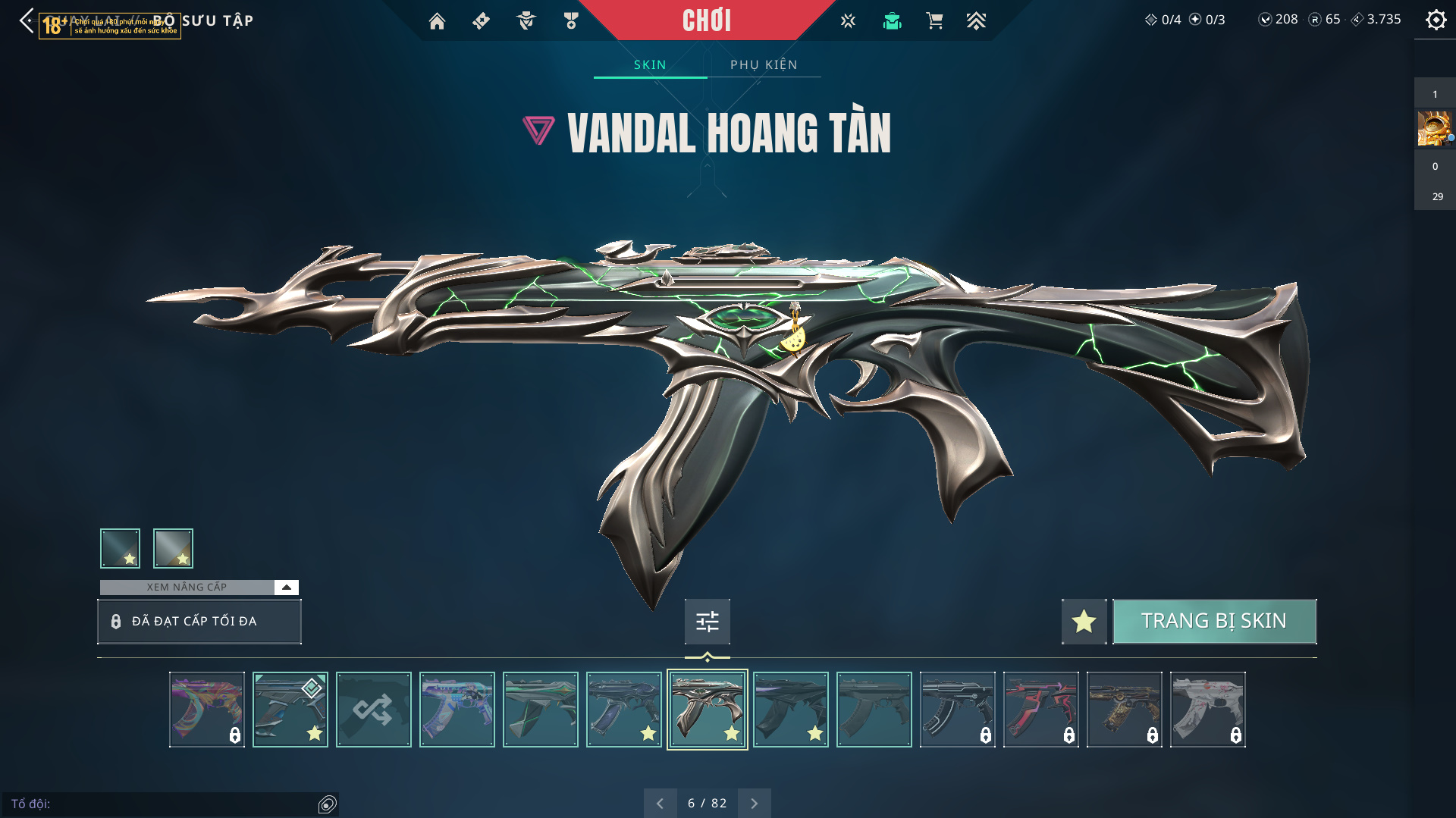Click the CHƠI play button
1456x818 pixels.
tap(707, 20)
